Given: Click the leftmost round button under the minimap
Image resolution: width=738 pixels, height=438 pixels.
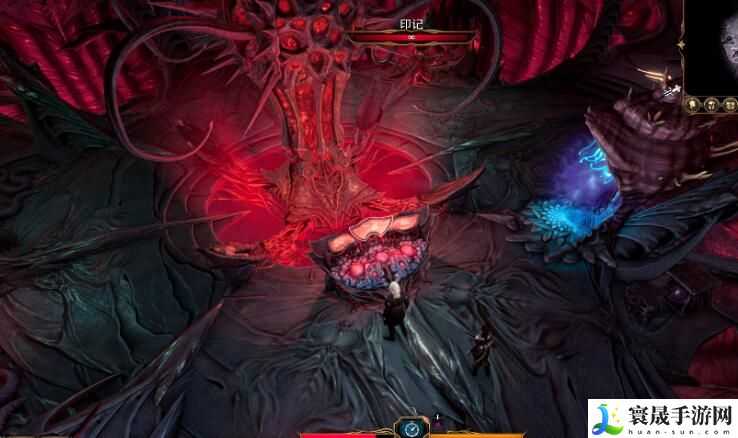Looking at the screenshot, I should (691, 104).
